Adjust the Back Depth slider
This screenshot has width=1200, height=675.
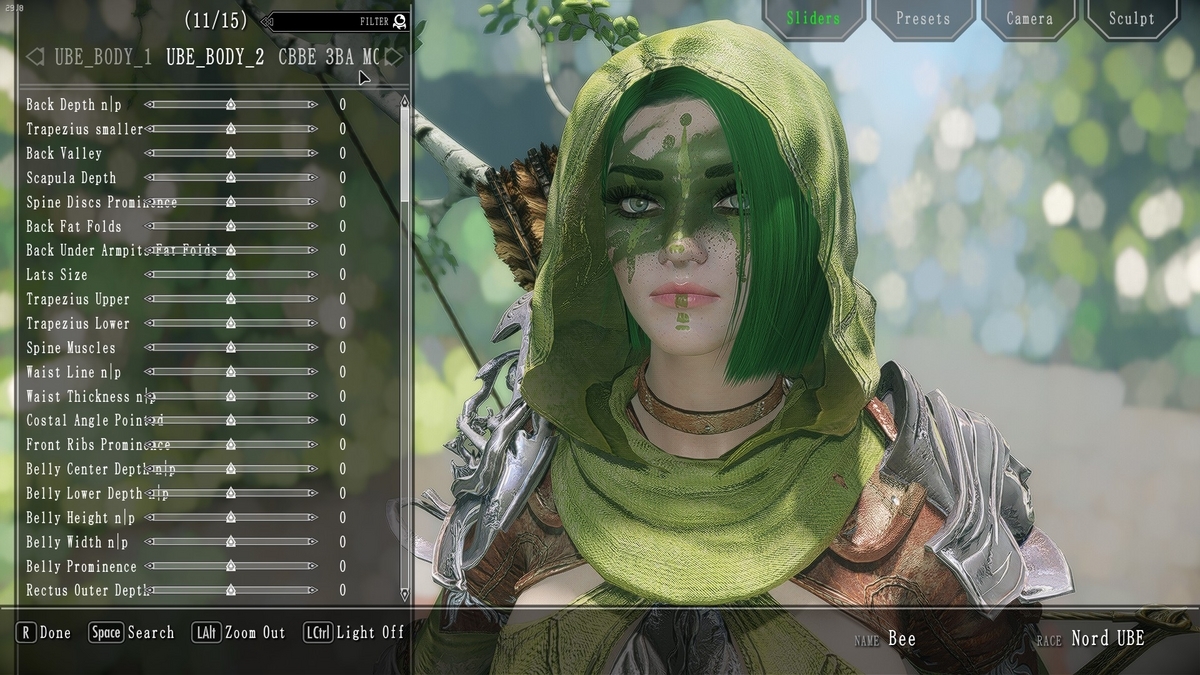(231, 104)
